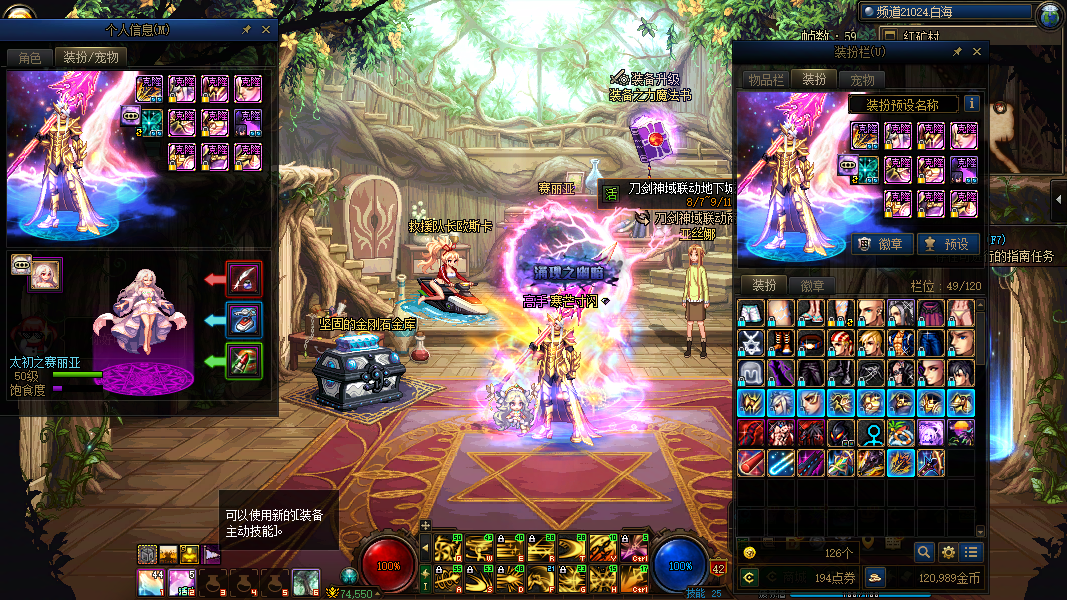
Task: Switch to the 角色 tab
Action: pyautogui.click(x=29, y=57)
